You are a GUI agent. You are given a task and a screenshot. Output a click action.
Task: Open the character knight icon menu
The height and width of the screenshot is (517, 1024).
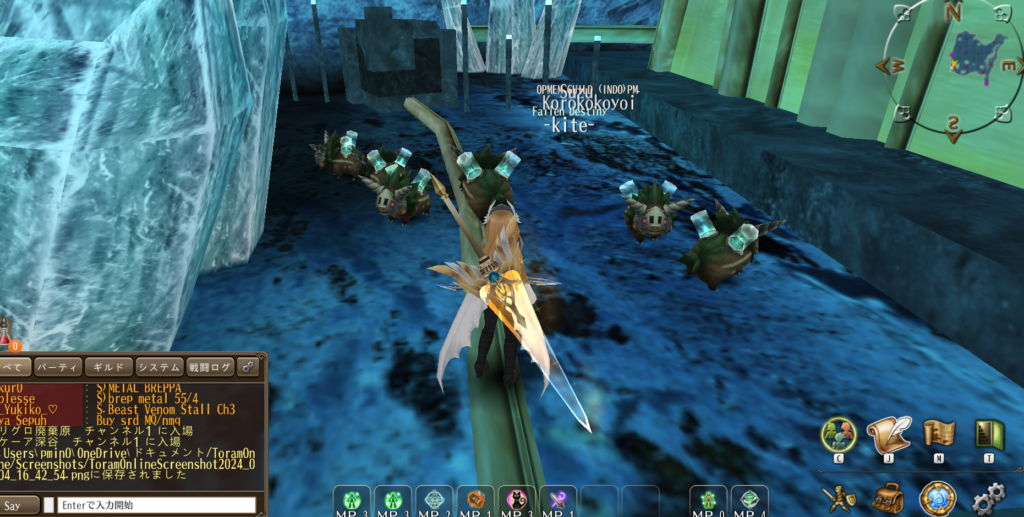(x=838, y=496)
